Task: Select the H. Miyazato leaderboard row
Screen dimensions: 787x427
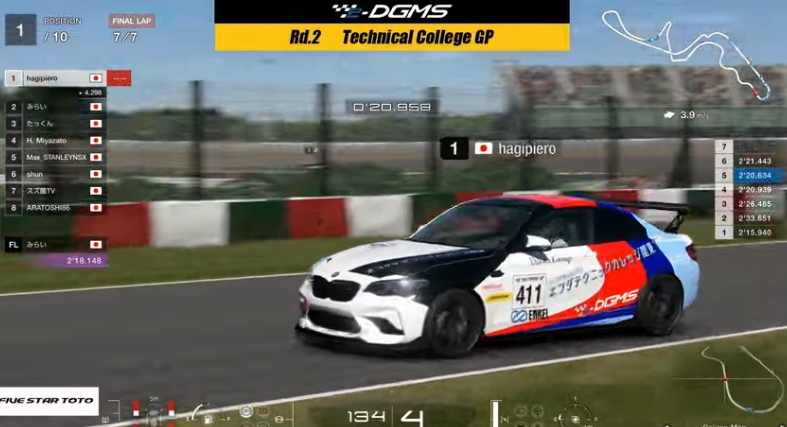Action: (x=55, y=140)
